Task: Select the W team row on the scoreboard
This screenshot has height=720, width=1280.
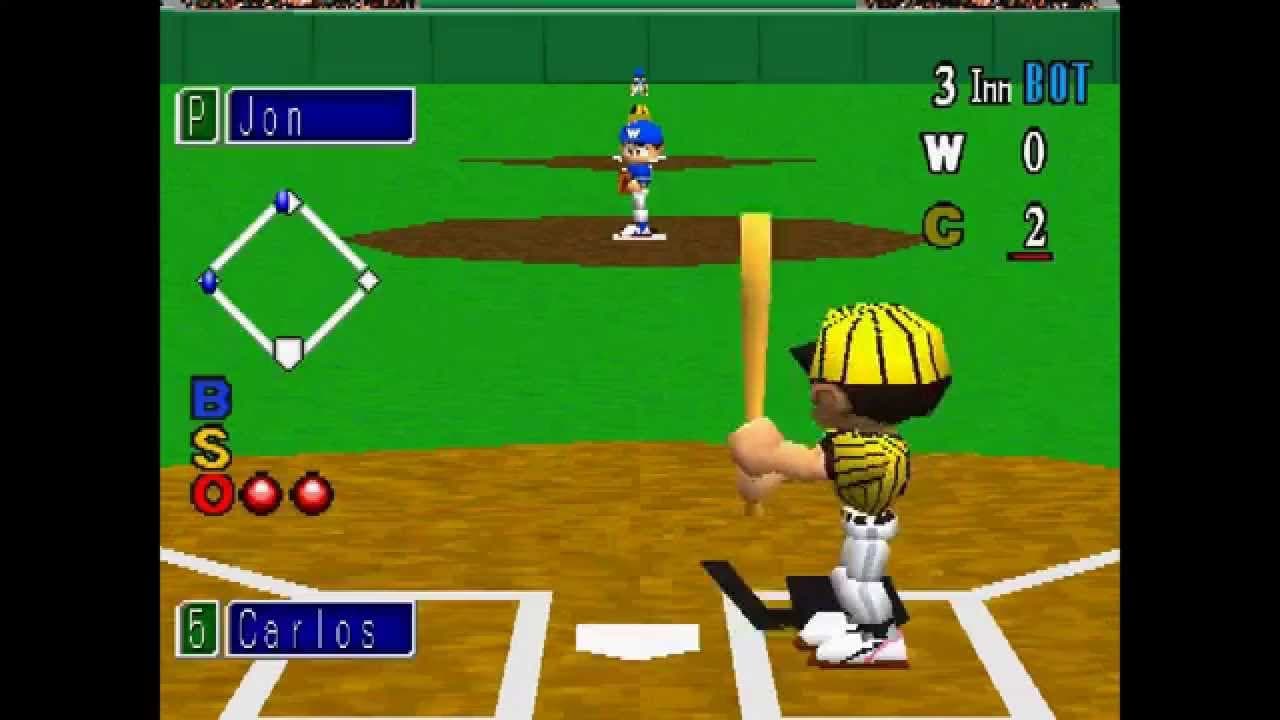Action: point(946,152)
